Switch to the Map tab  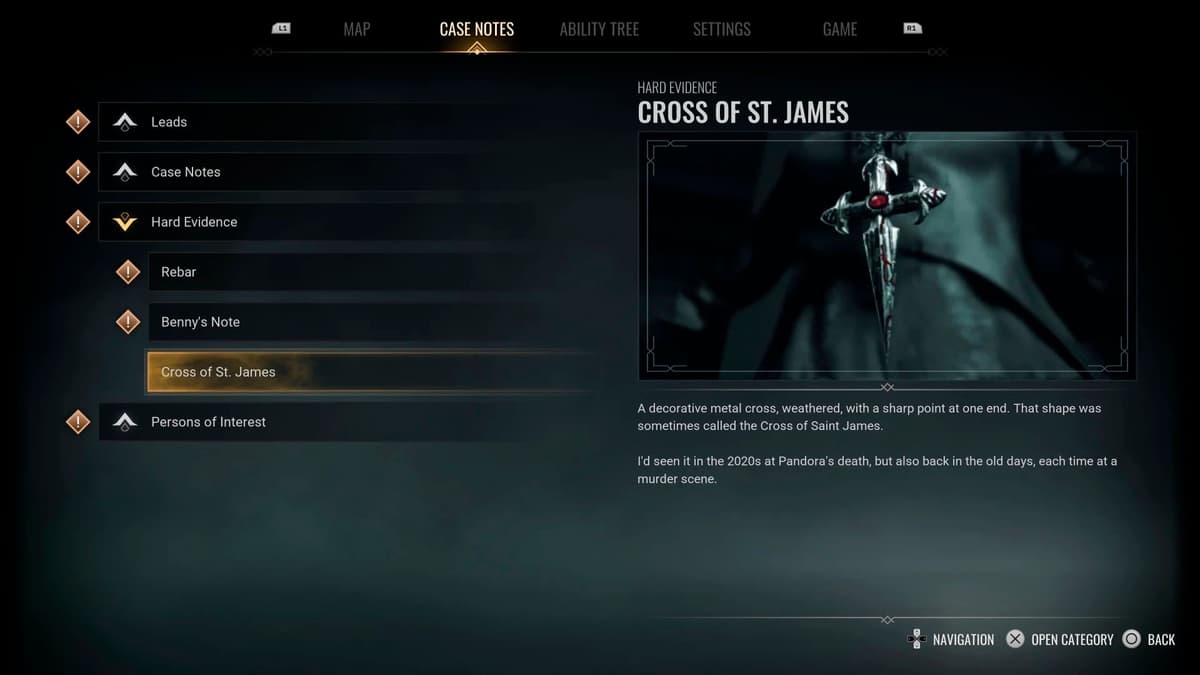pos(356,29)
